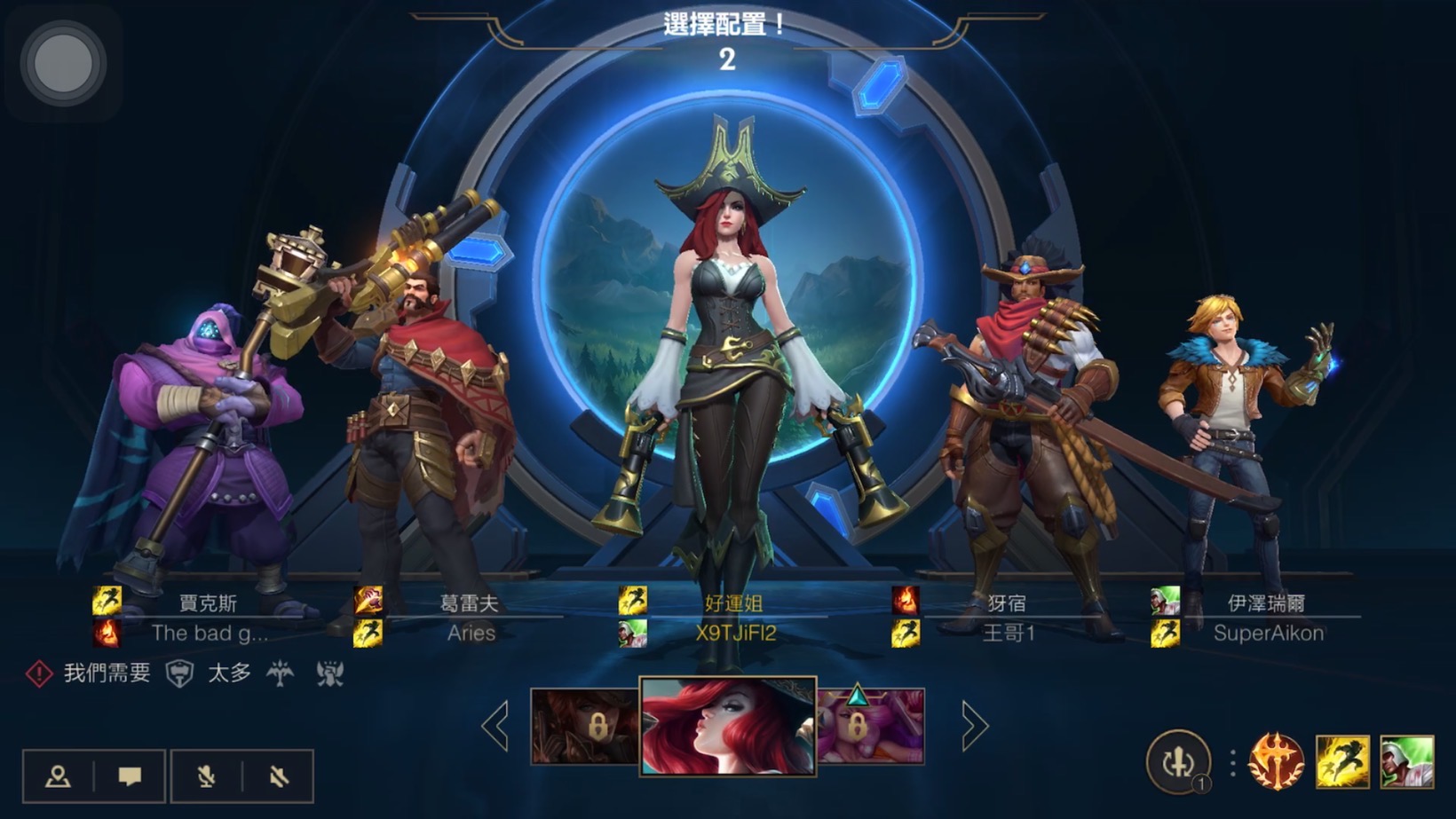Send the 太多 (too many) team message

(x=228, y=673)
